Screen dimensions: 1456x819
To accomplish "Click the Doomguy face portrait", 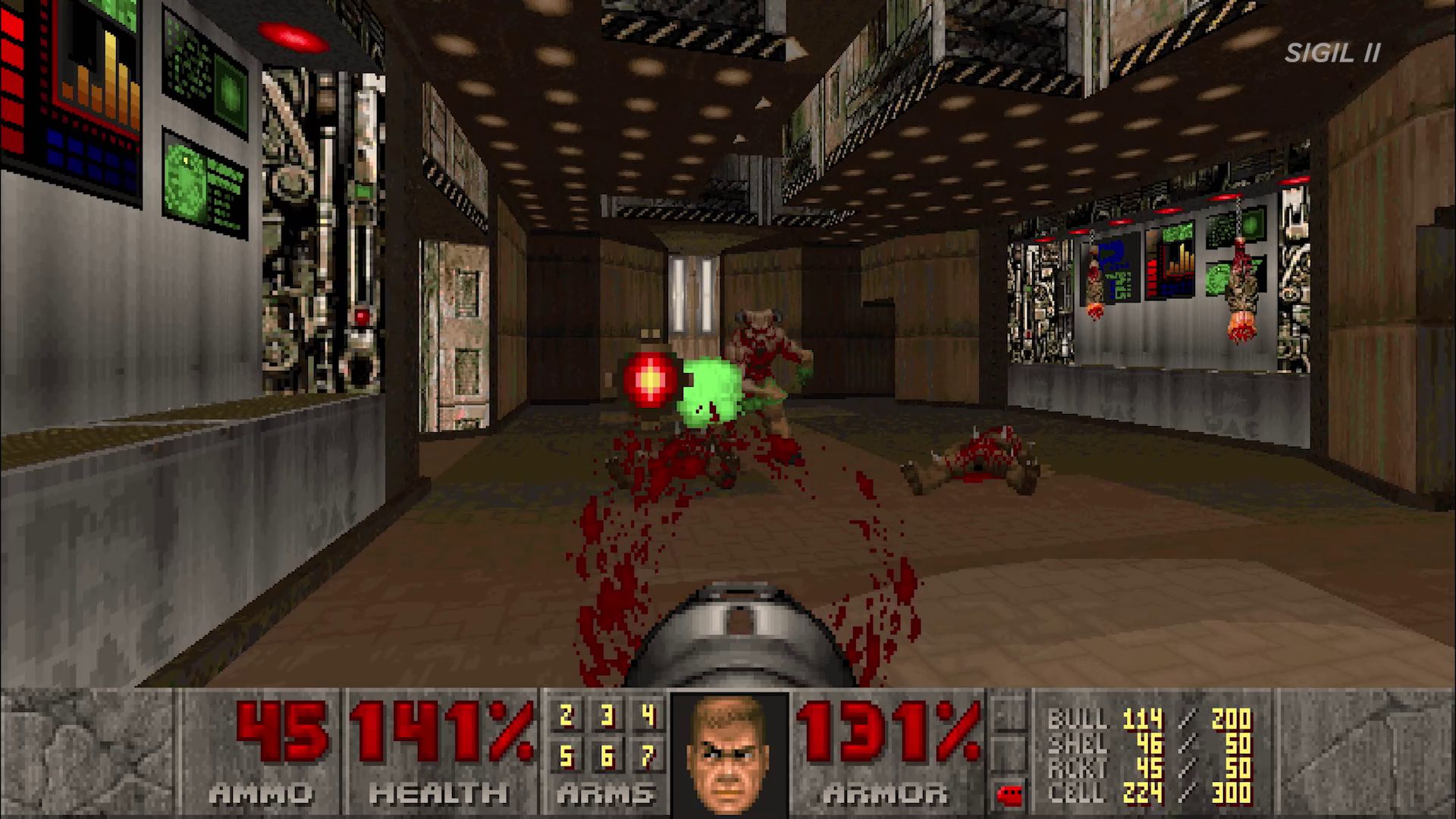I will (x=729, y=754).
